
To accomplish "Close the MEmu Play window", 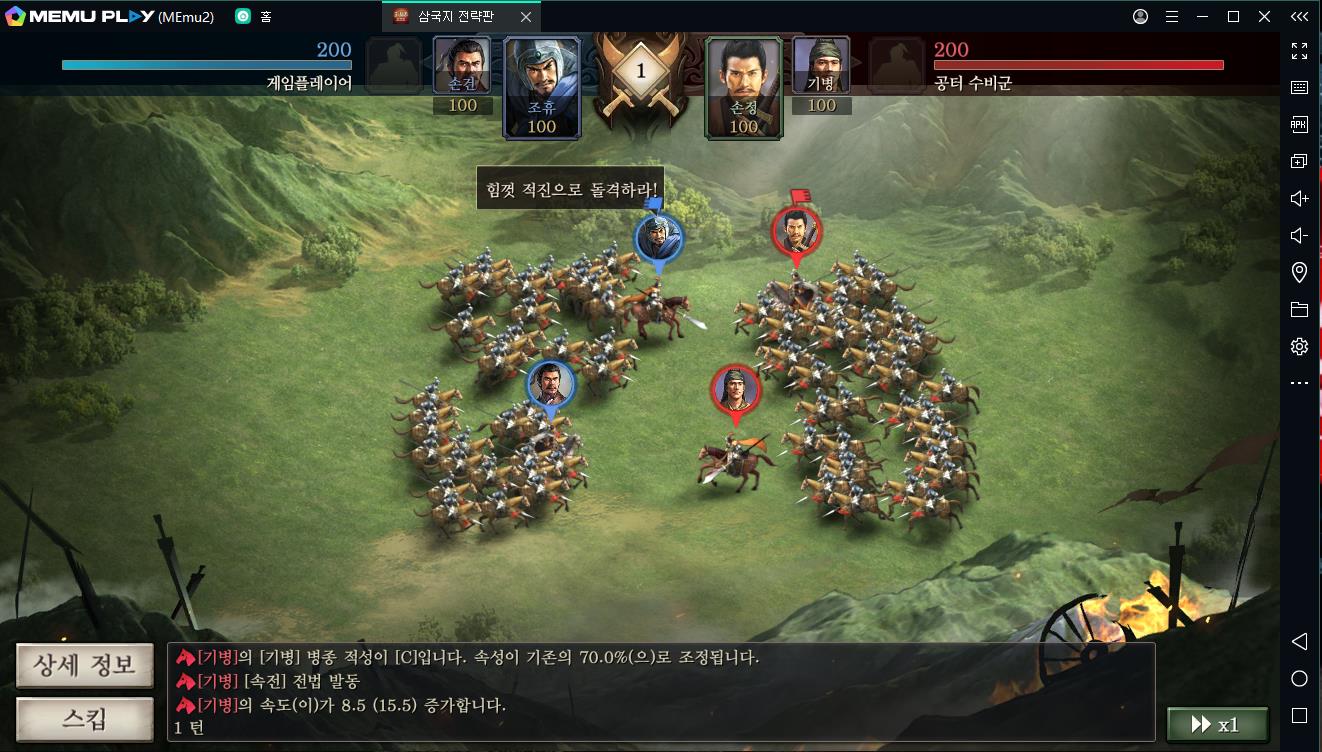I will (1265, 16).
